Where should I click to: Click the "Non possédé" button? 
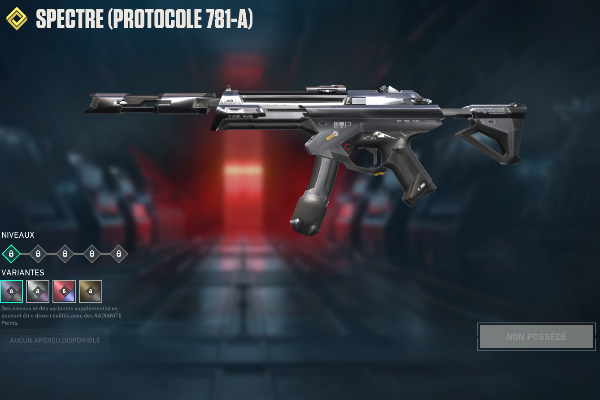(x=536, y=337)
